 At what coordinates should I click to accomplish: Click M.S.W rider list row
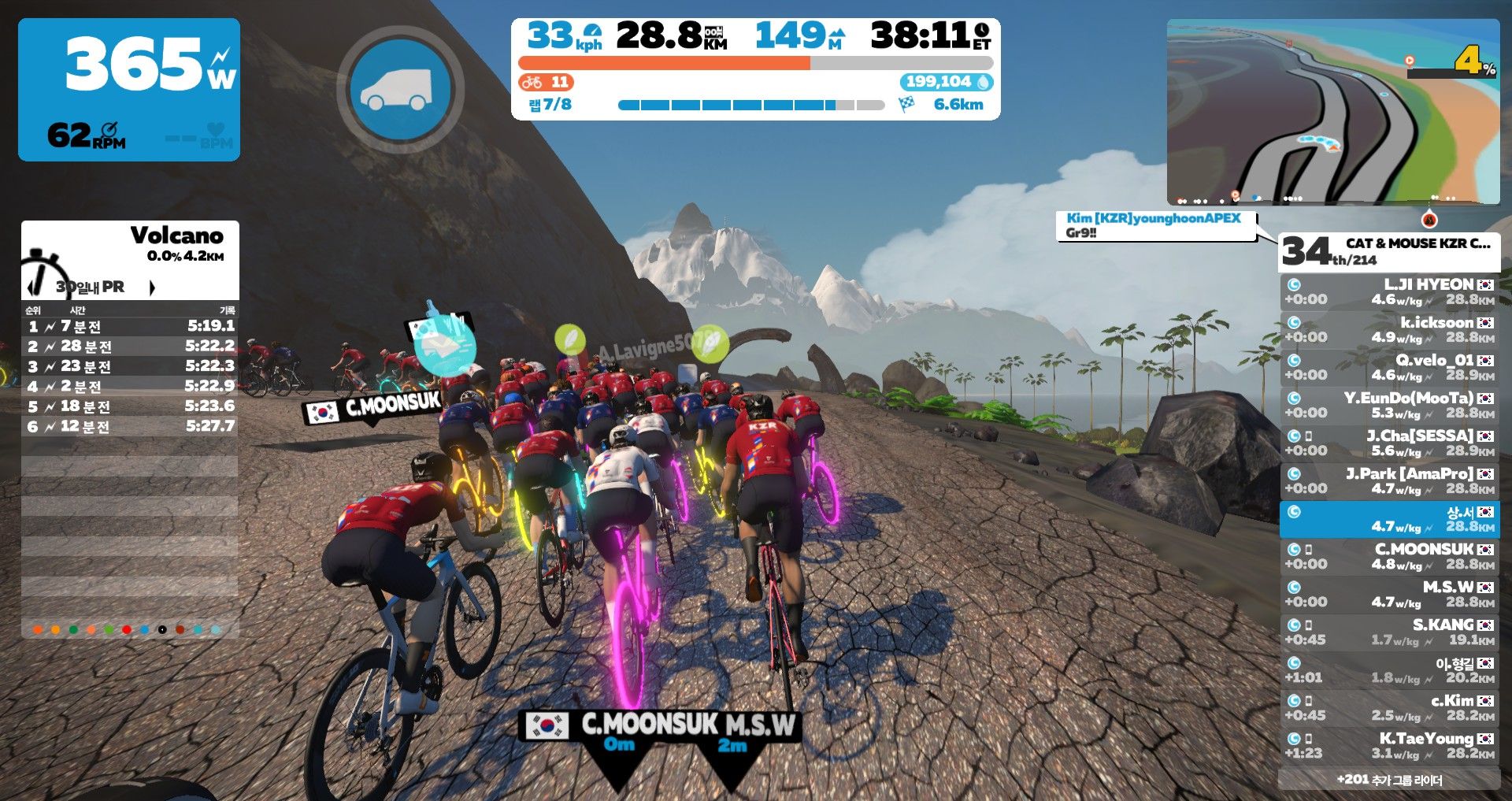pos(1389,594)
